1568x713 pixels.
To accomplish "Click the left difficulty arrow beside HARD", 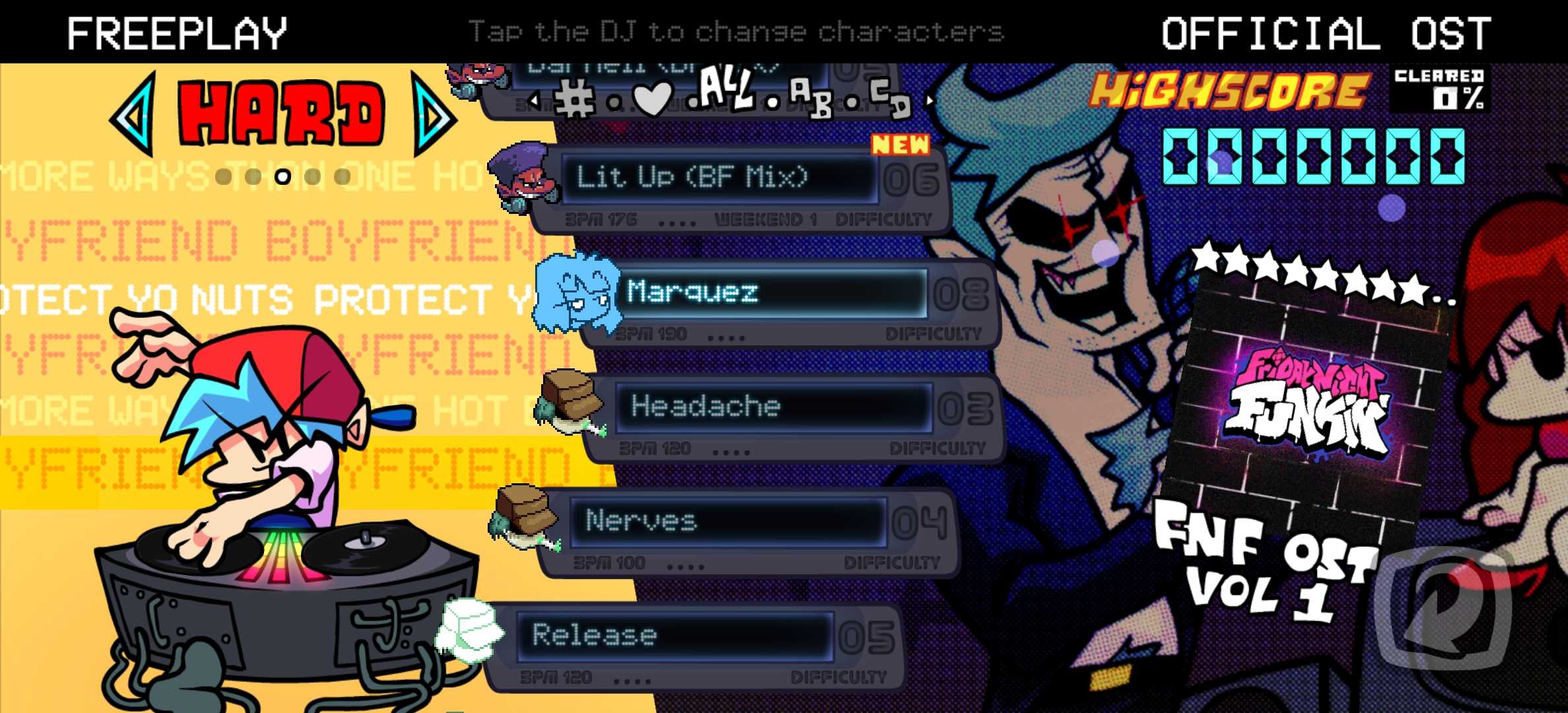I will pyautogui.click(x=134, y=116).
